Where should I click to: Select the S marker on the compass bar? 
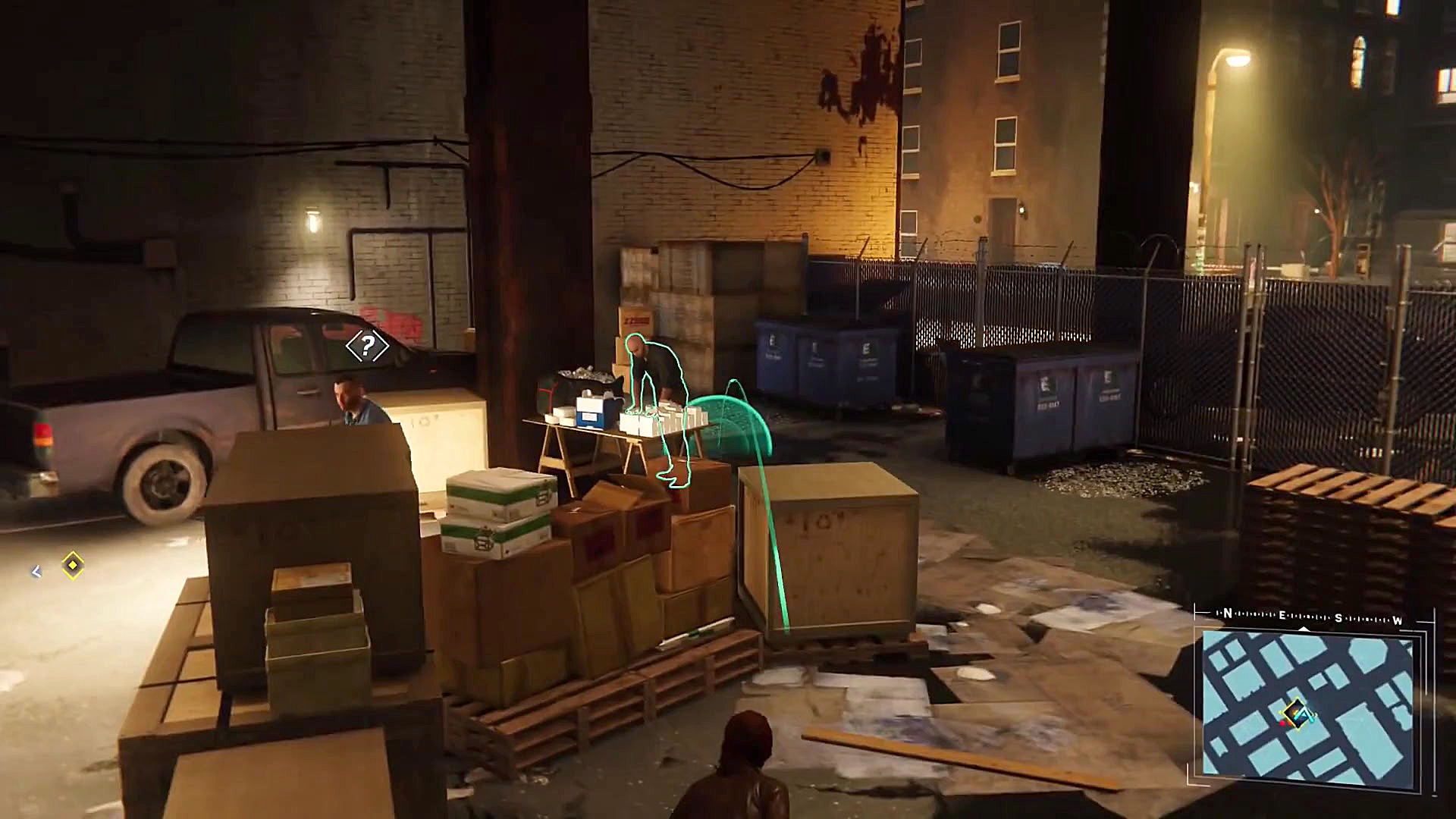(1338, 618)
